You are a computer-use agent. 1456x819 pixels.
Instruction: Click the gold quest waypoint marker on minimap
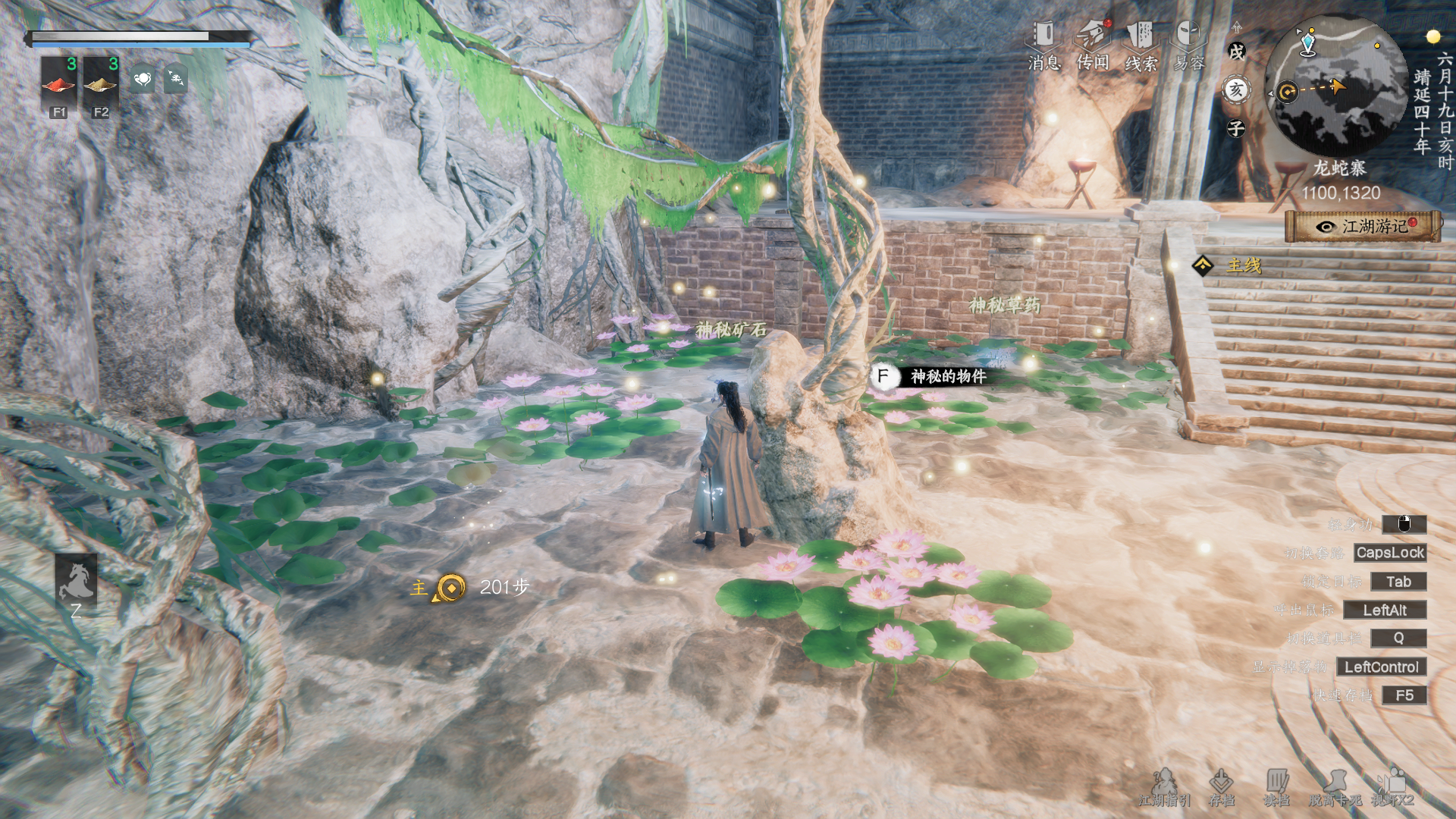click(x=1287, y=93)
